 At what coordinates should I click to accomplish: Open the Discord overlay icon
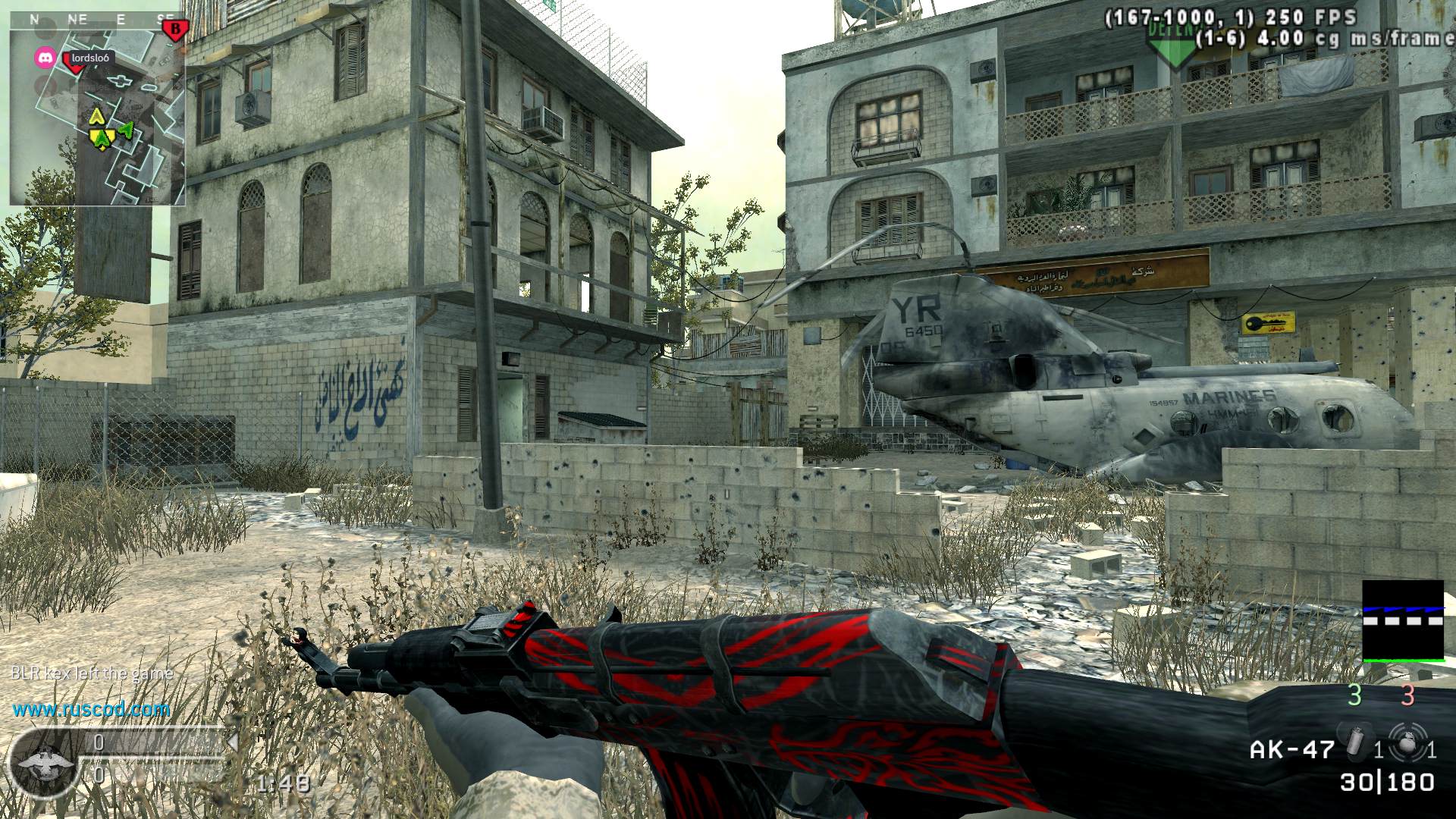click(45, 58)
